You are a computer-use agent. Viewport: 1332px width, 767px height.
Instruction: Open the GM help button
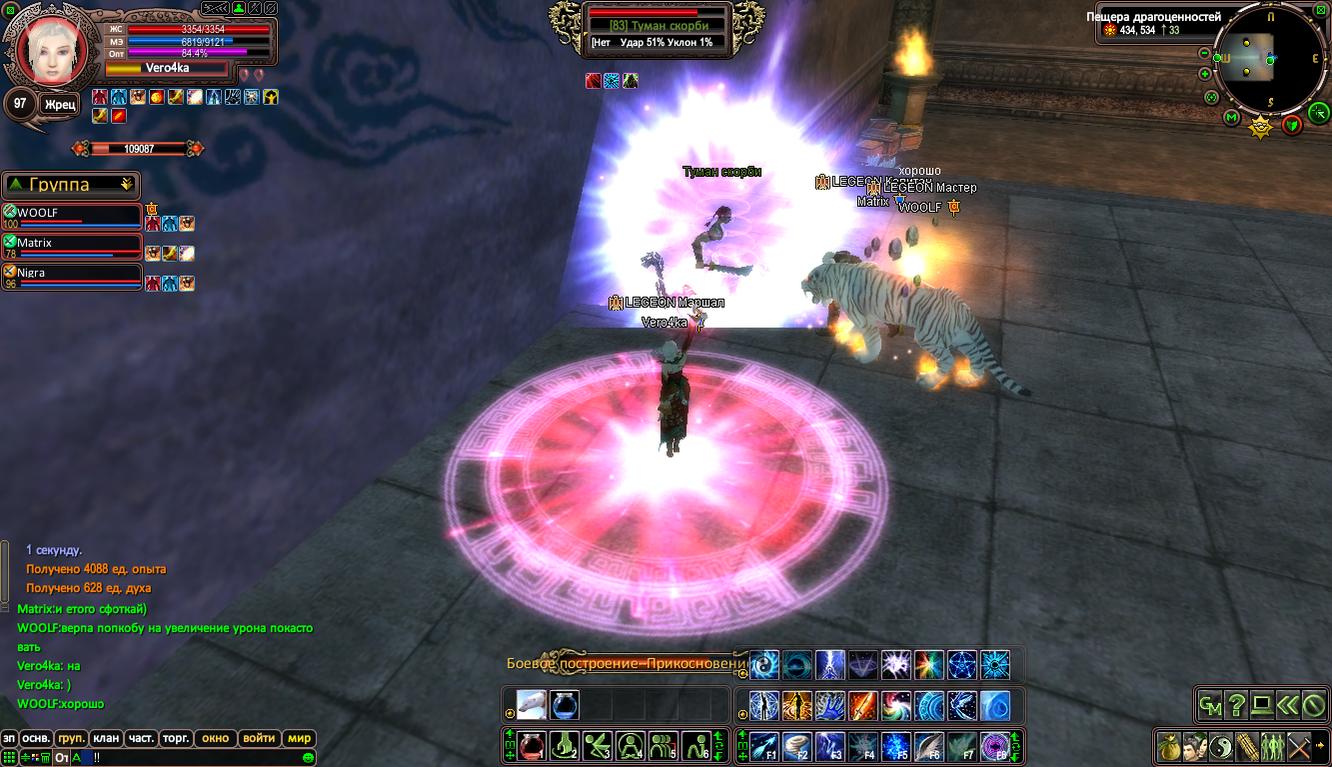point(1210,705)
